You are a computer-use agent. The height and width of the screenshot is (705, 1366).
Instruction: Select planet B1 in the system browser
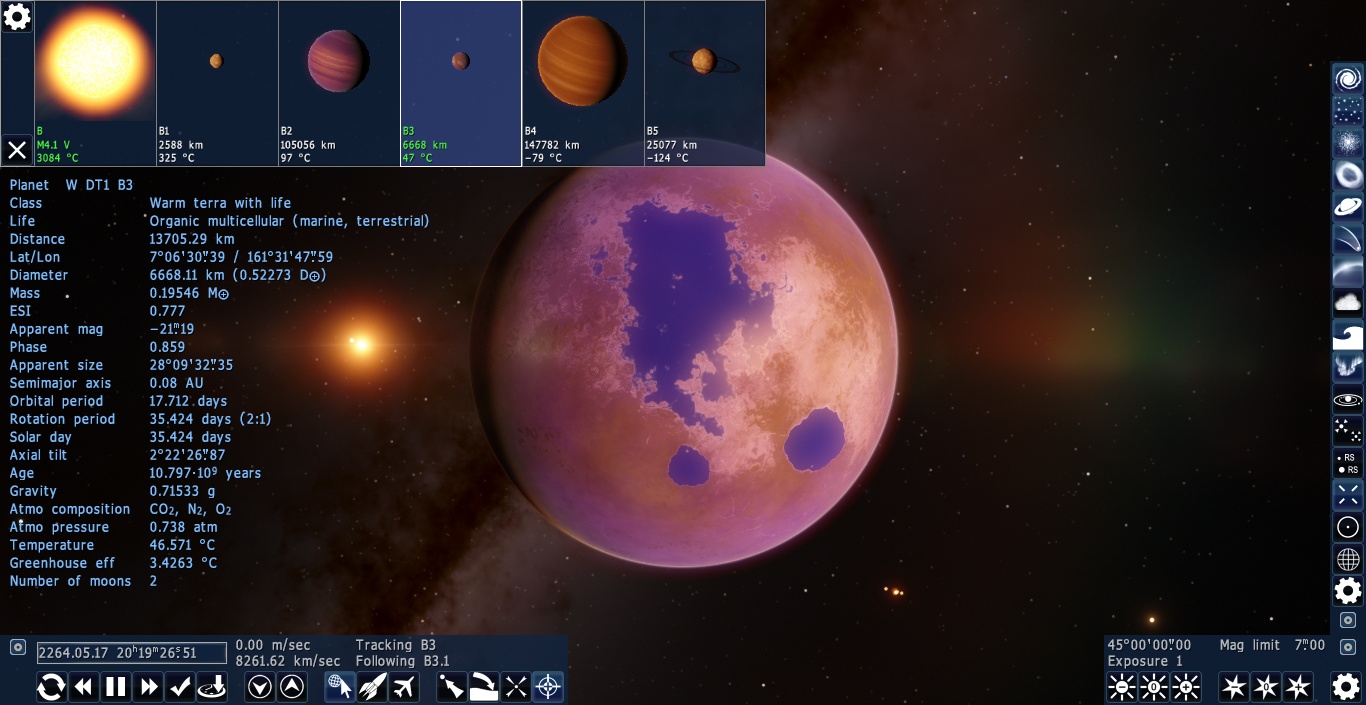(x=217, y=82)
